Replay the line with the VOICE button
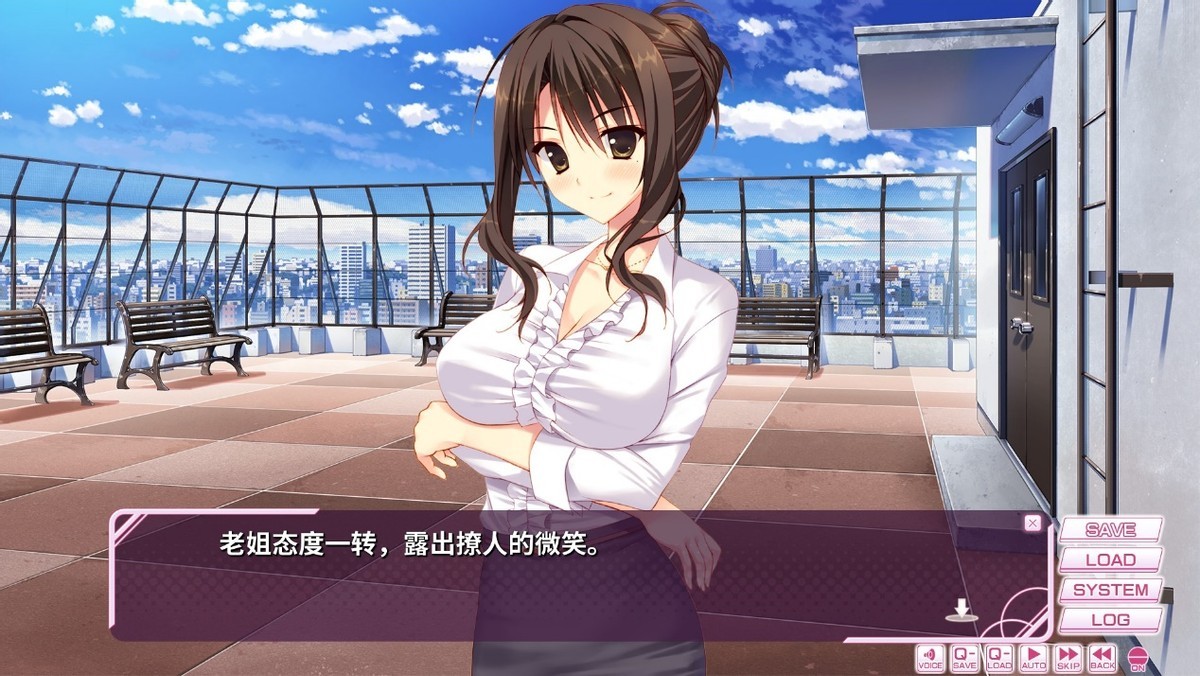Screen dimensions: 1200x676 tap(930, 657)
